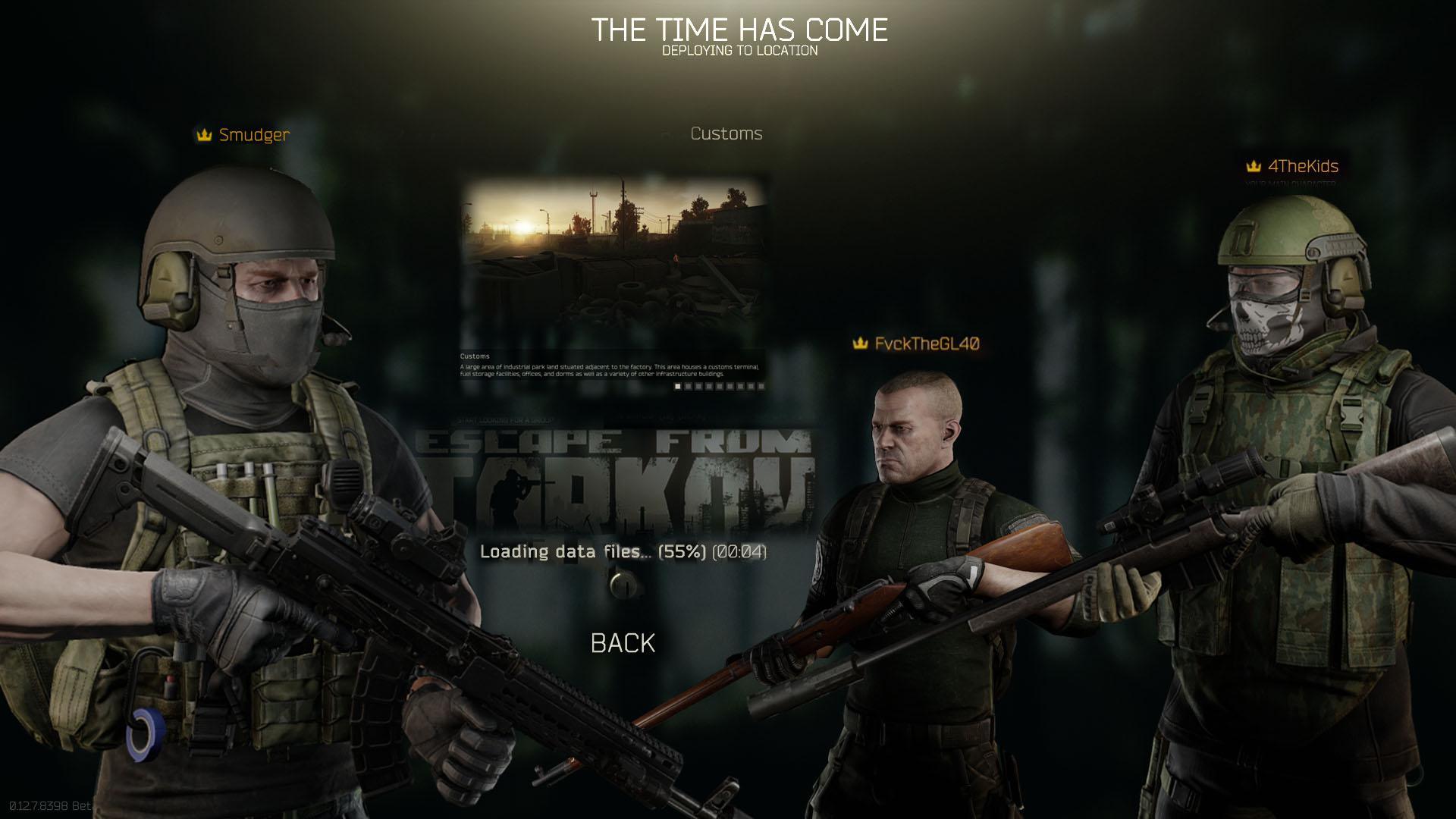This screenshot has height=819, width=1456.
Task: Click THE TIME HAS COME header
Action: pyautogui.click(x=742, y=30)
